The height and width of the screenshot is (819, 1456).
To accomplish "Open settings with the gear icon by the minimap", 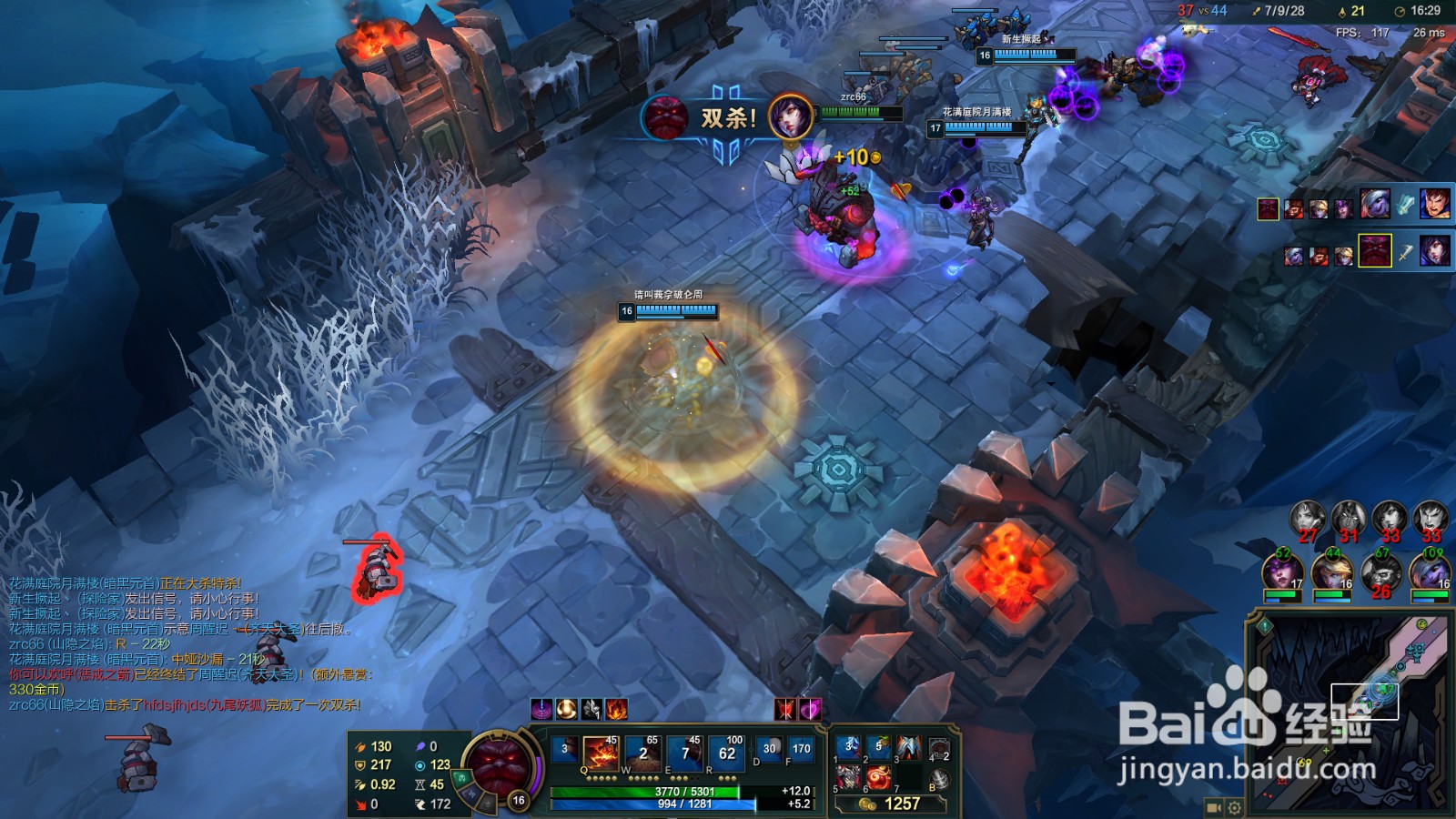I will (1235, 807).
